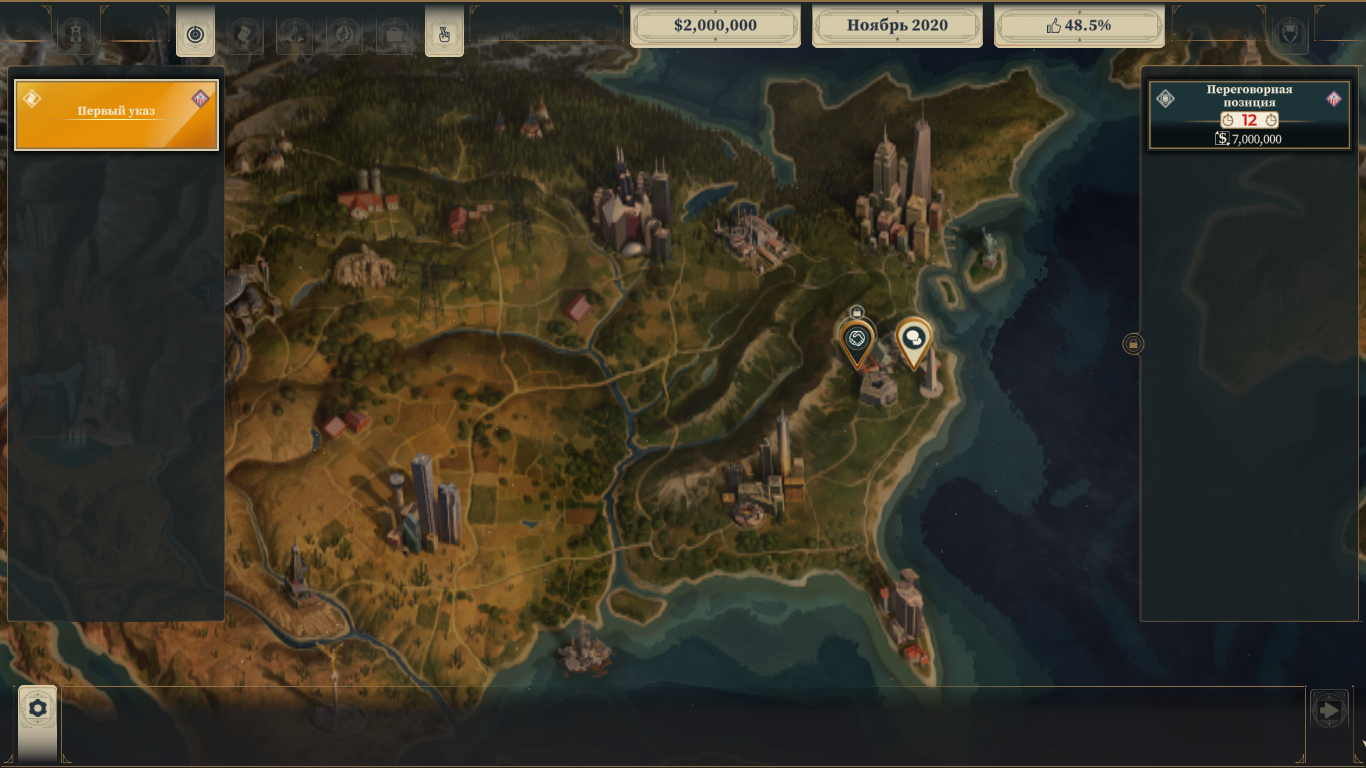
Task: Click the lock icon on right panel edge
Action: click(1133, 344)
